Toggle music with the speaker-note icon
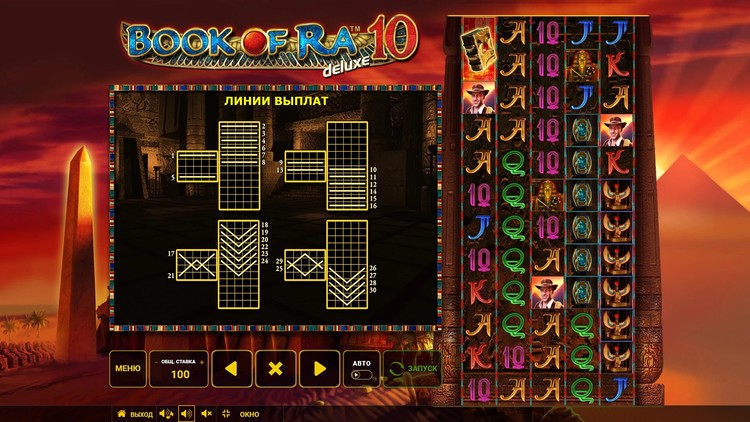The height and width of the screenshot is (422, 750). click(166, 413)
